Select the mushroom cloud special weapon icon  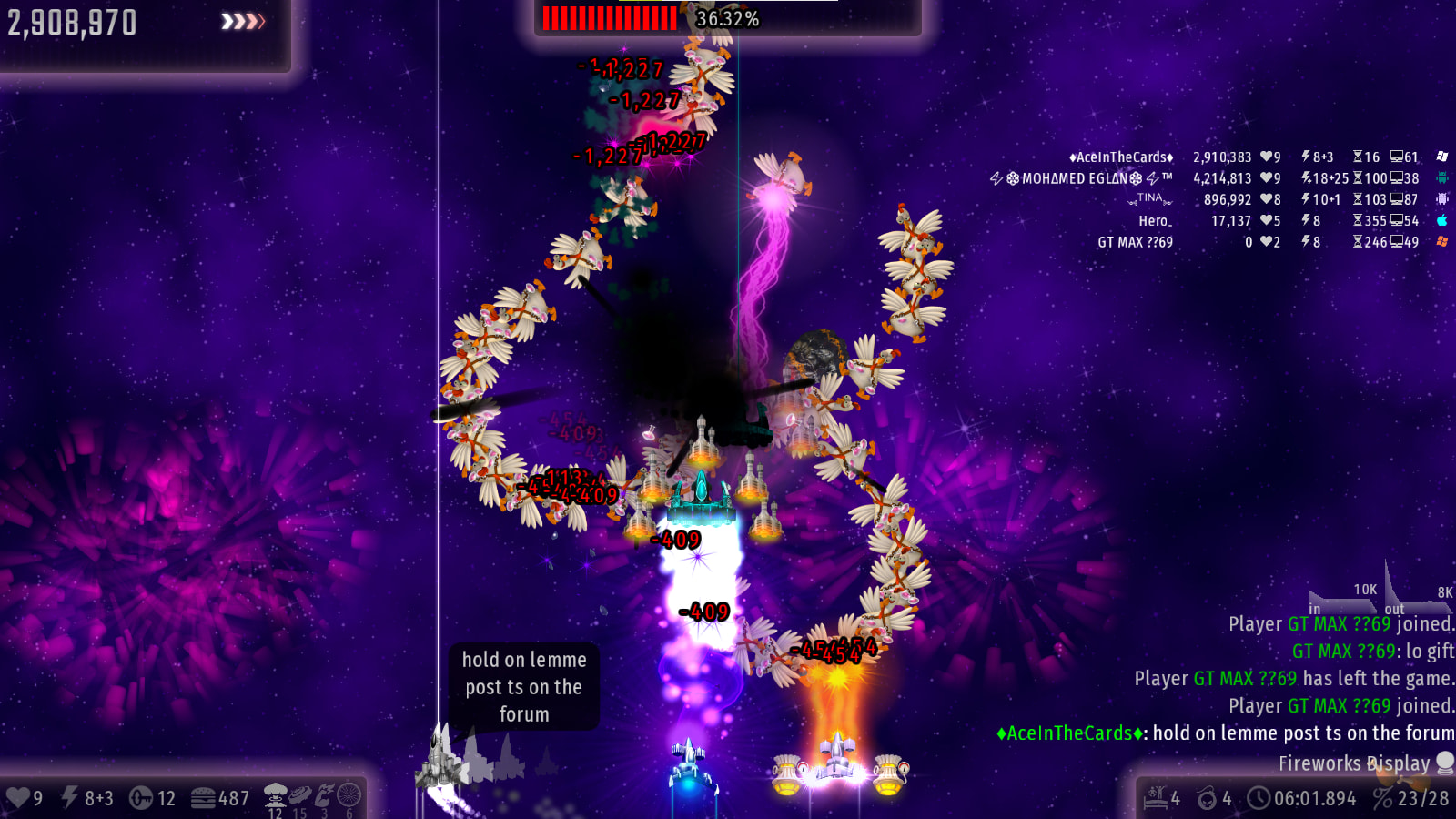(x=275, y=796)
